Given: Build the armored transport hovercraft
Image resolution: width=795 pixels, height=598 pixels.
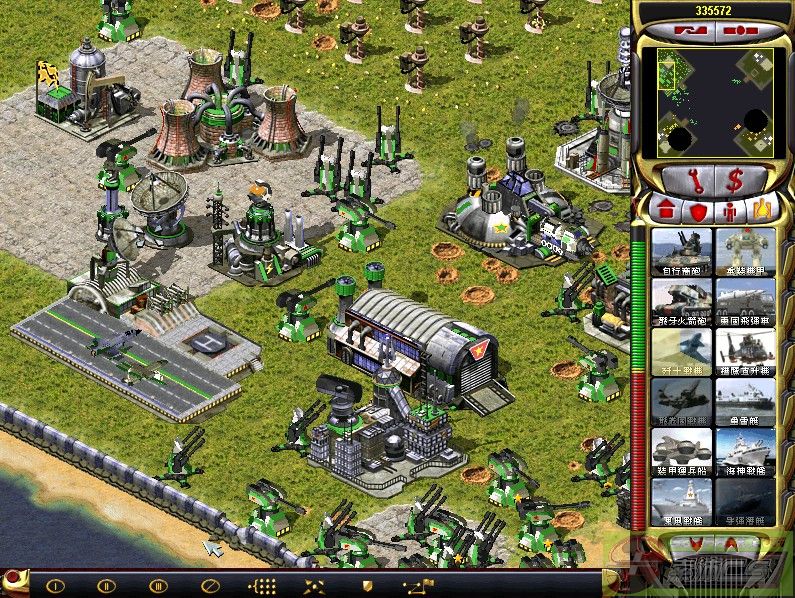Looking at the screenshot, I should (x=682, y=451).
